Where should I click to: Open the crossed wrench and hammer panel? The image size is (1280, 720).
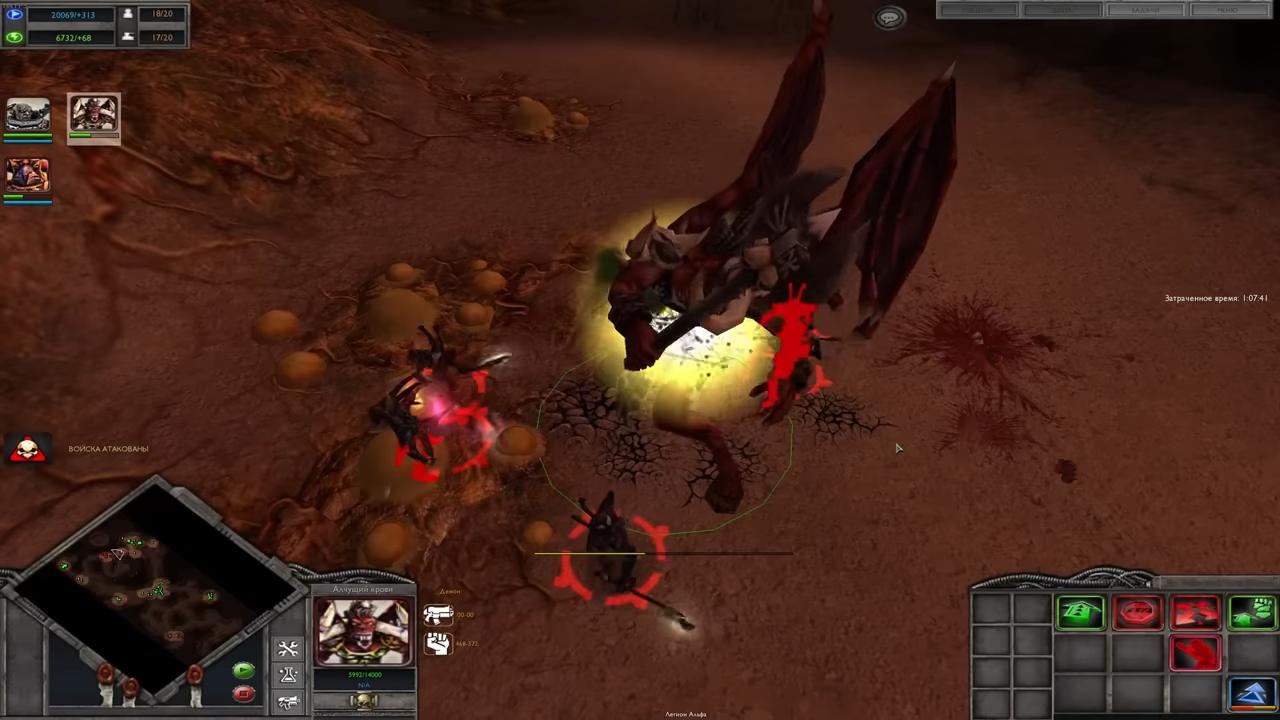(x=288, y=650)
